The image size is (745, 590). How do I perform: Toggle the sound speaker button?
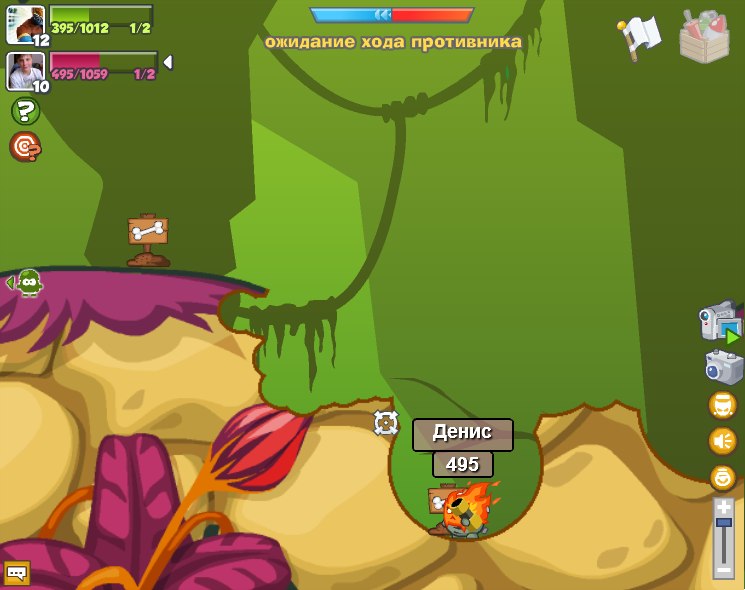pos(722,441)
